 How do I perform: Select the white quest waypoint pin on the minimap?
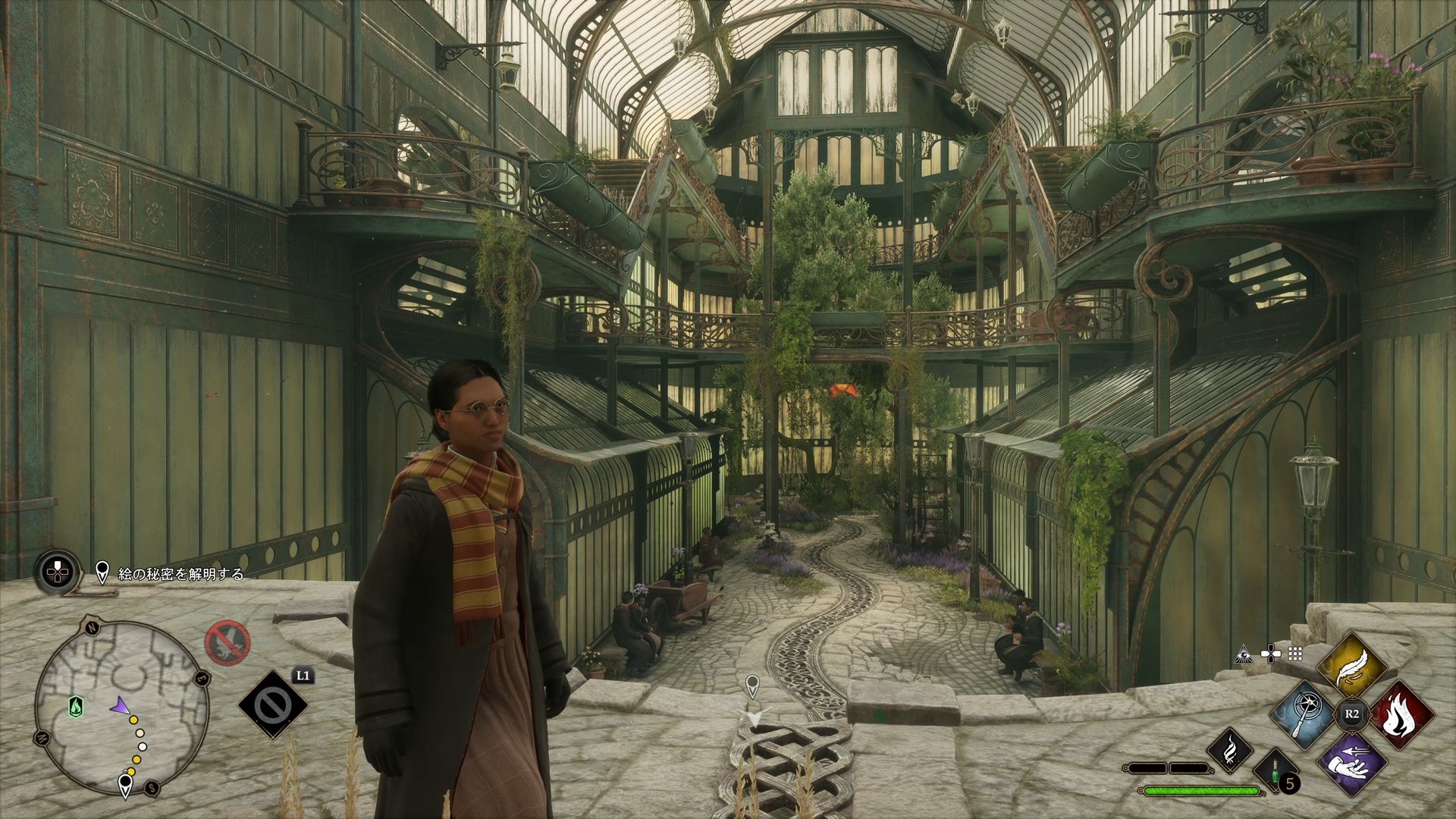click(125, 784)
